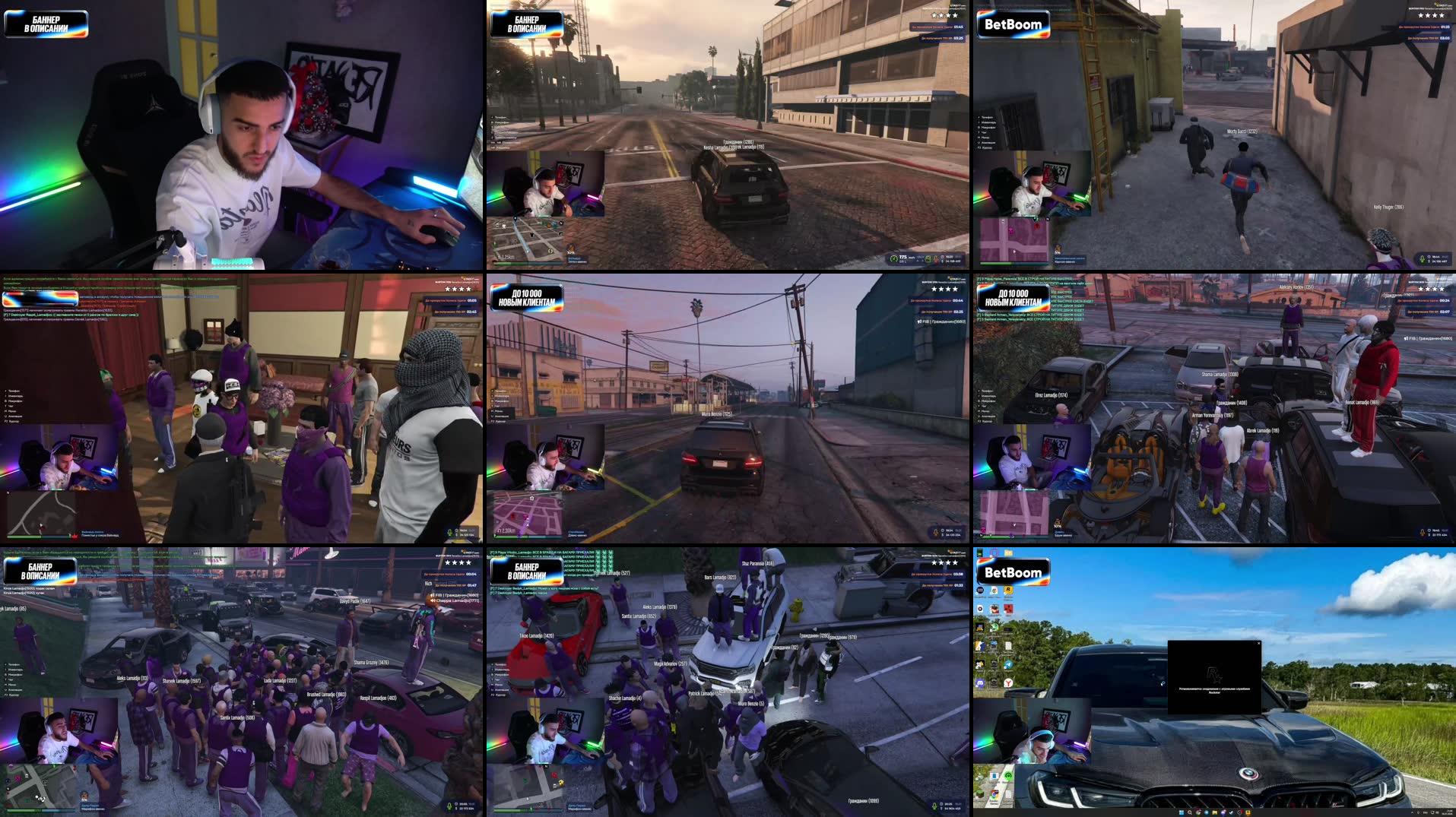Open Chrome from the Windows taskbar
1456x817 pixels.
1198,812
